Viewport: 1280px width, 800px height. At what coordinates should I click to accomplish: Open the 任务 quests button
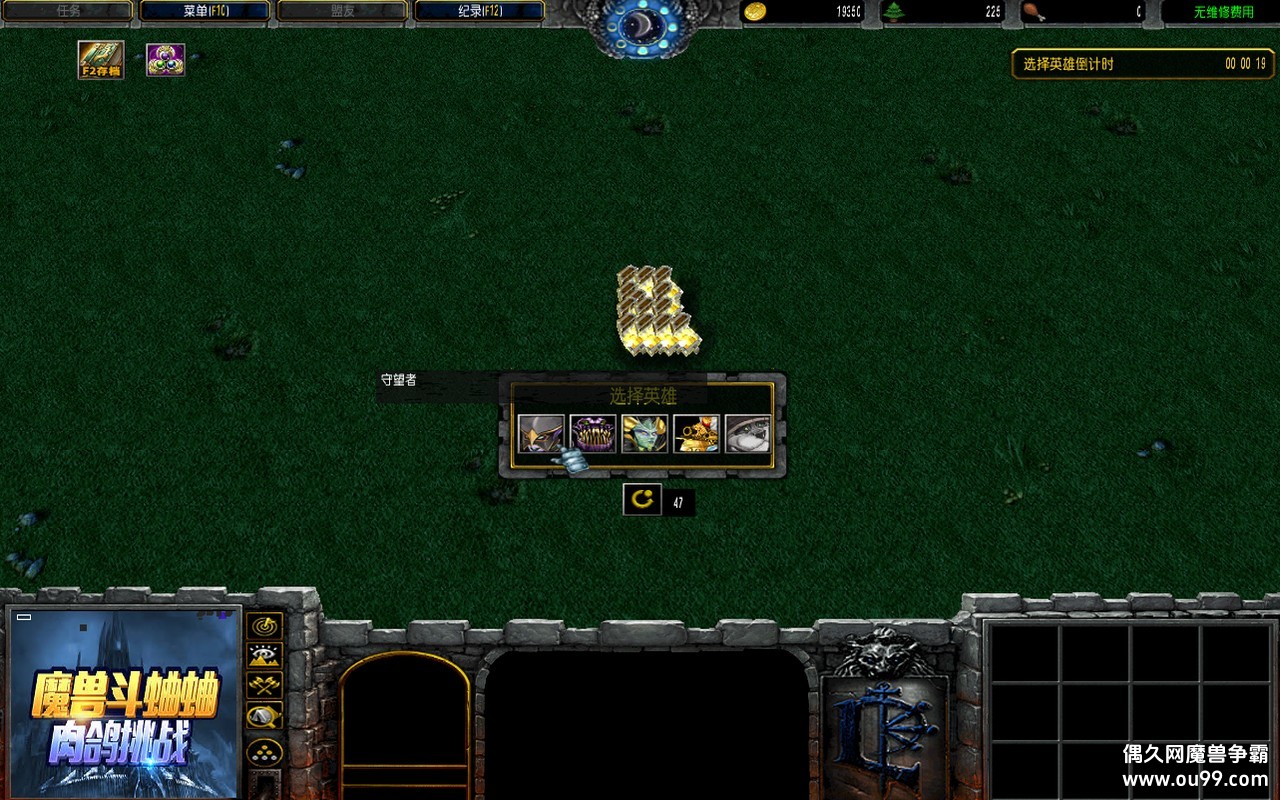point(67,11)
